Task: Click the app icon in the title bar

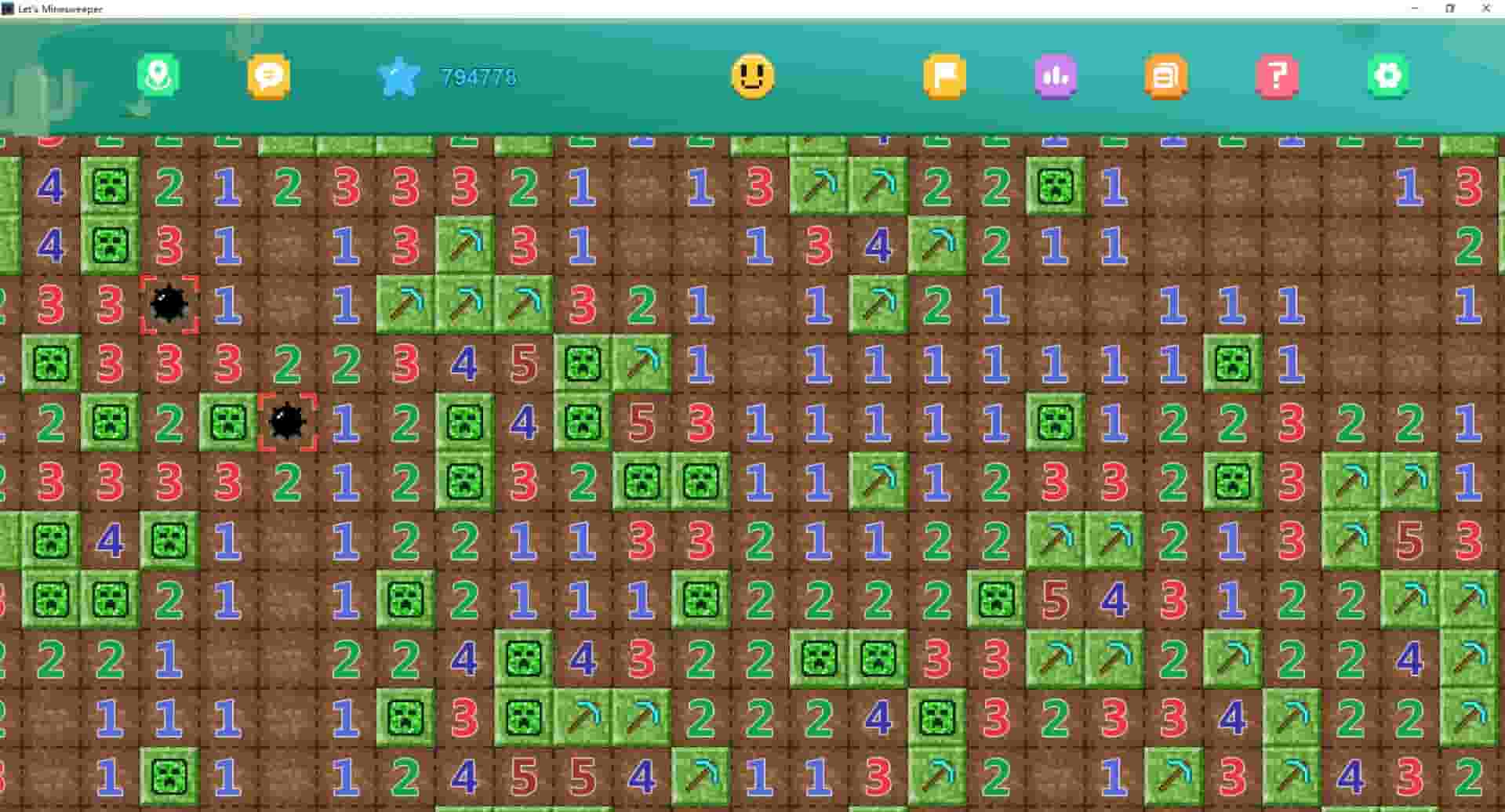Action: pyautogui.click(x=7, y=9)
